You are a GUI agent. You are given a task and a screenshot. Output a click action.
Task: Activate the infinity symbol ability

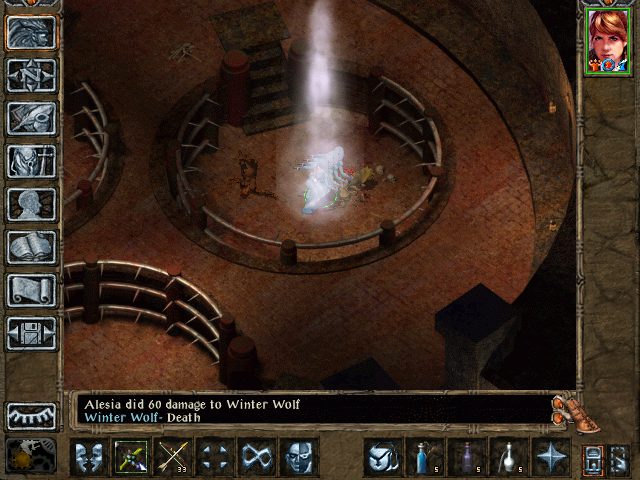click(x=258, y=457)
